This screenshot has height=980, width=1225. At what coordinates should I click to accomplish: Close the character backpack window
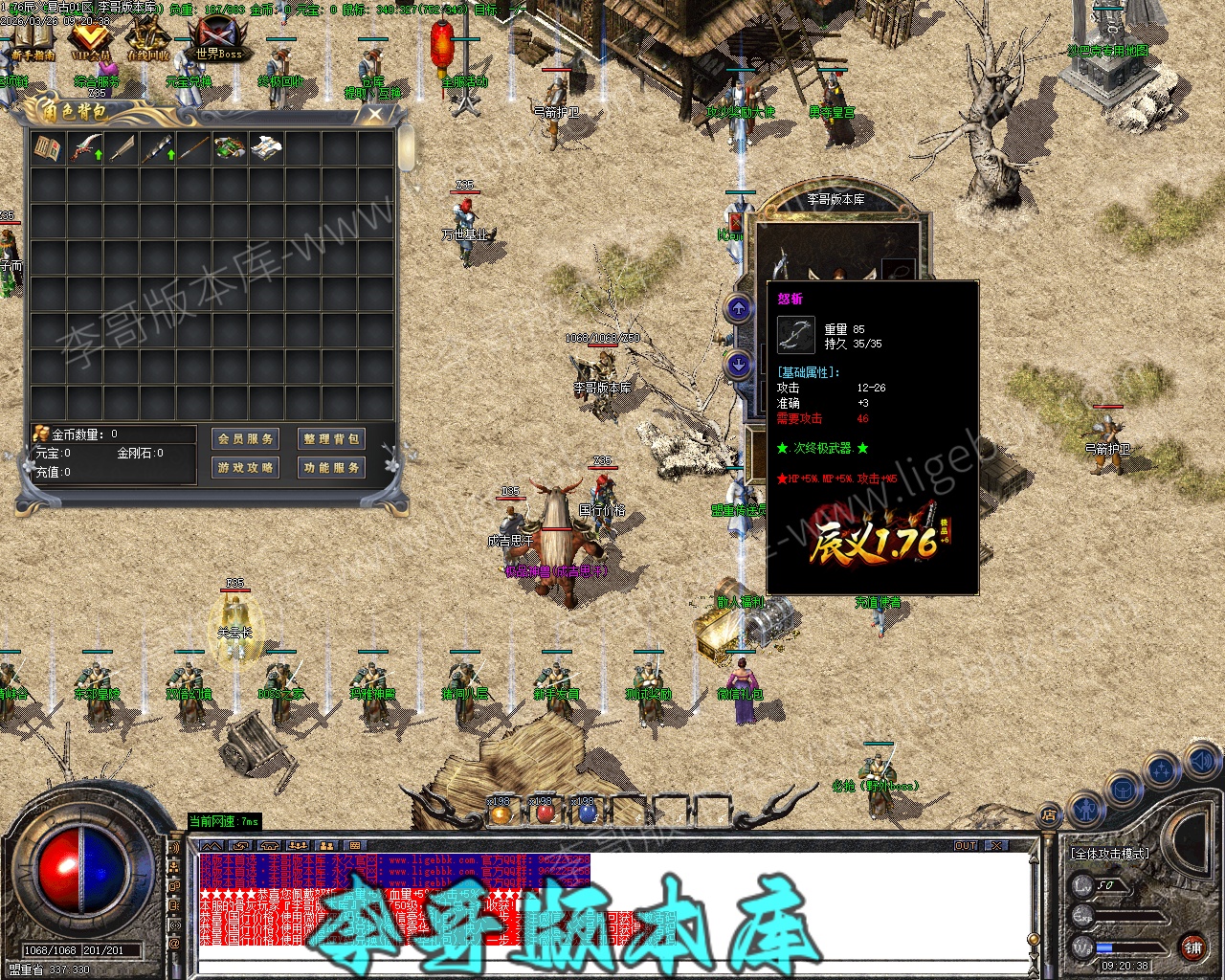375,115
